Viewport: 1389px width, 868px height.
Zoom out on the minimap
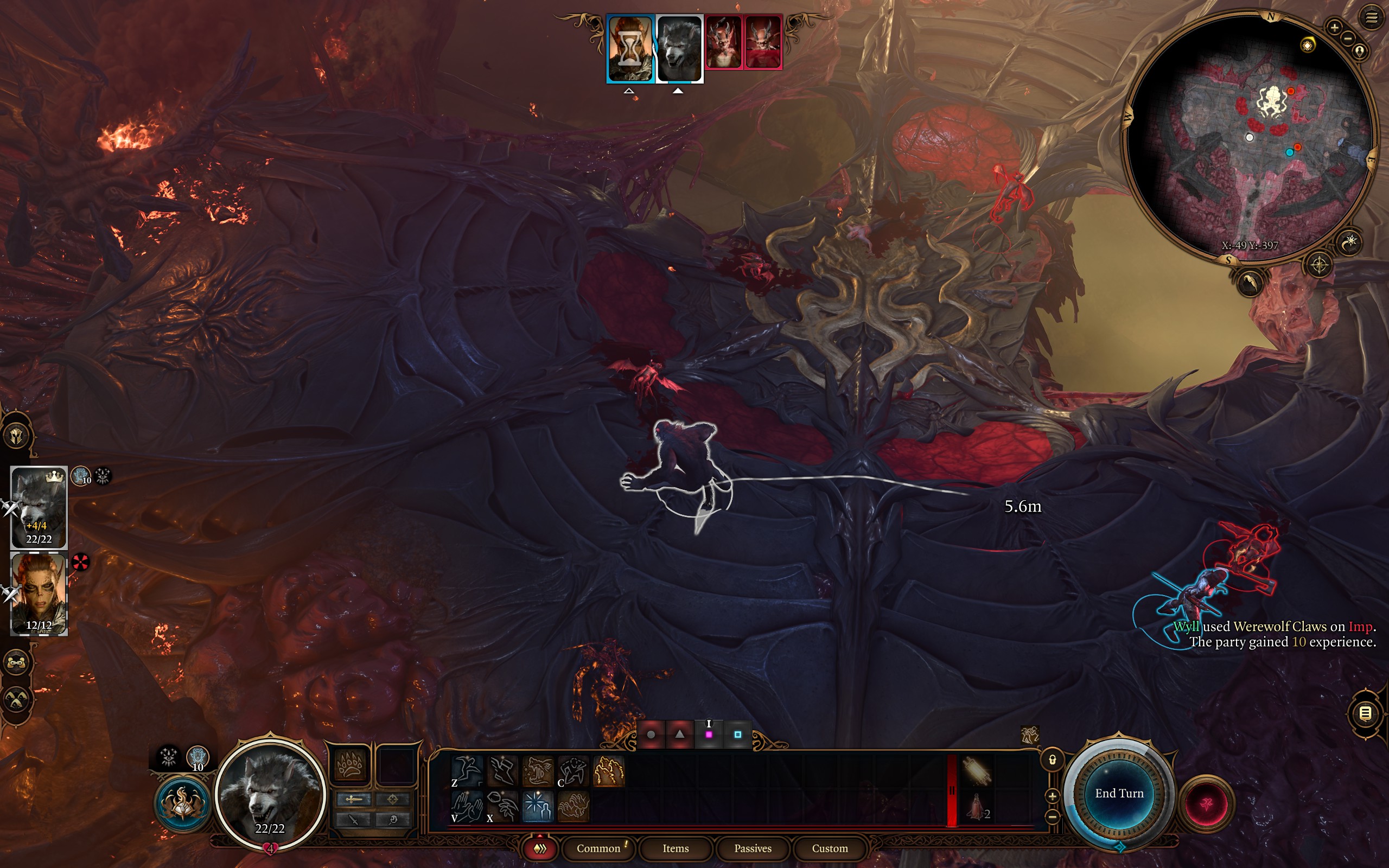point(1348,39)
